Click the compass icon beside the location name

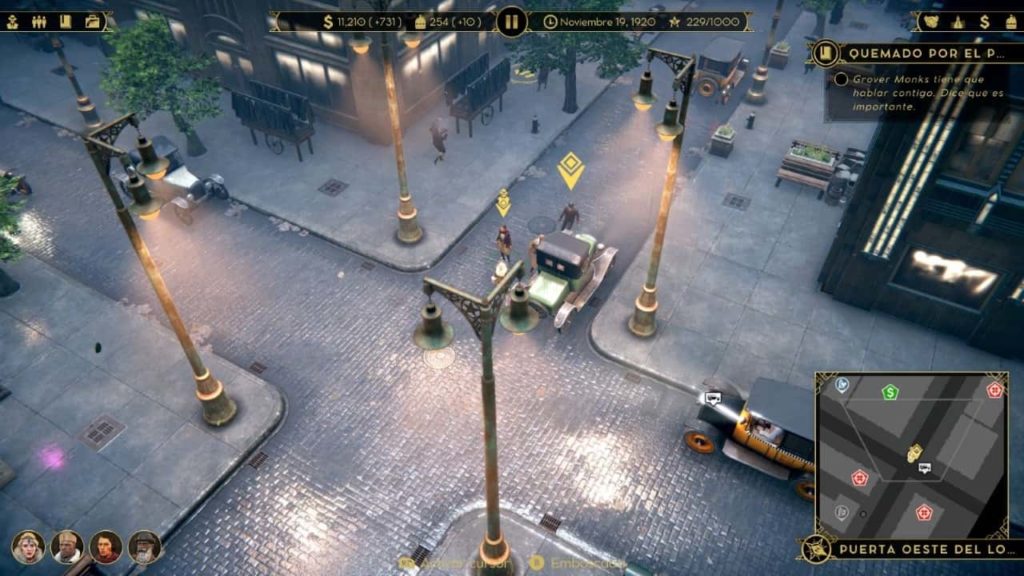[x=818, y=548]
